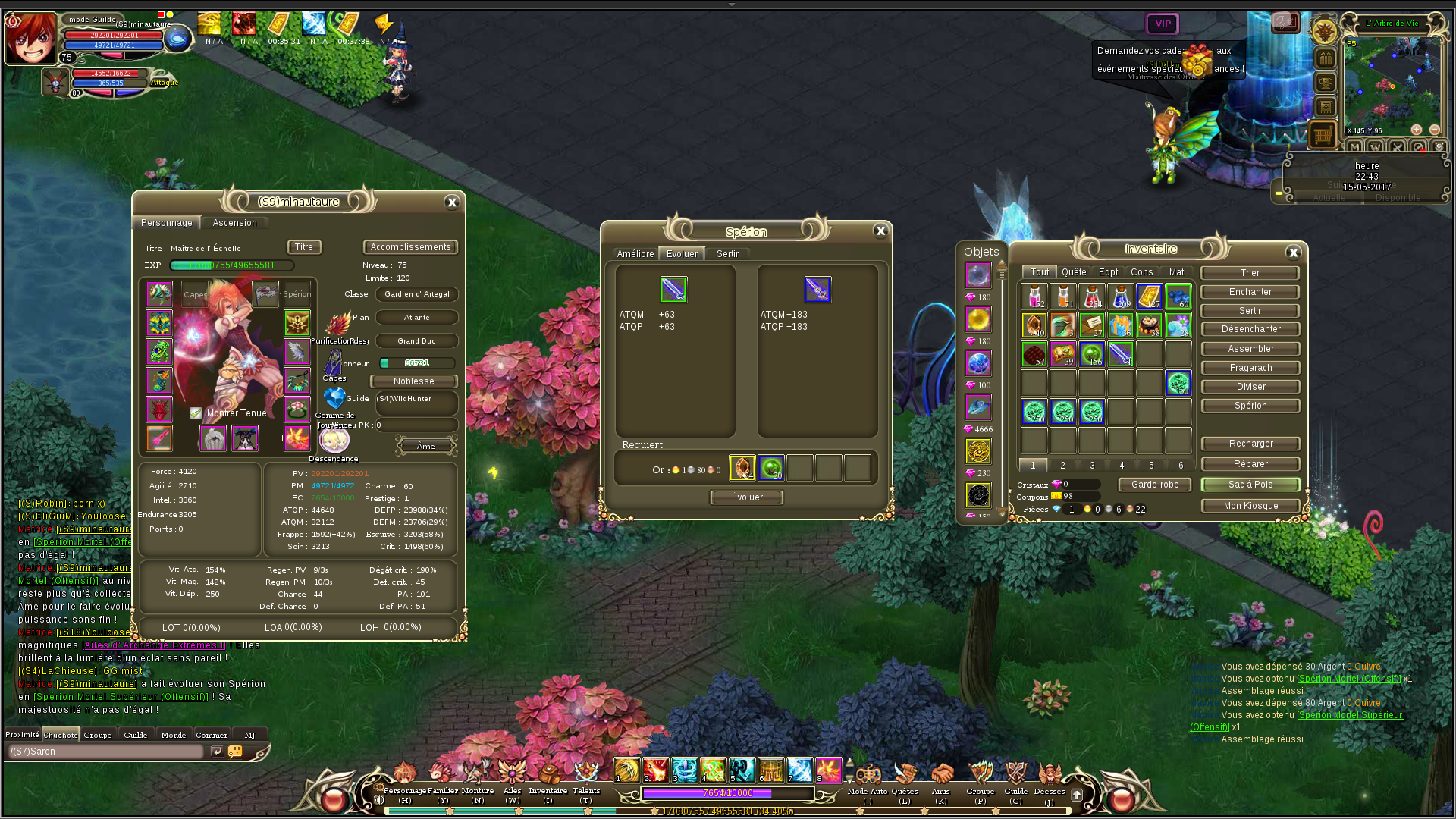The height and width of the screenshot is (819, 1456).
Task: Open the Accomplissements panel
Action: pyautogui.click(x=410, y=247)
